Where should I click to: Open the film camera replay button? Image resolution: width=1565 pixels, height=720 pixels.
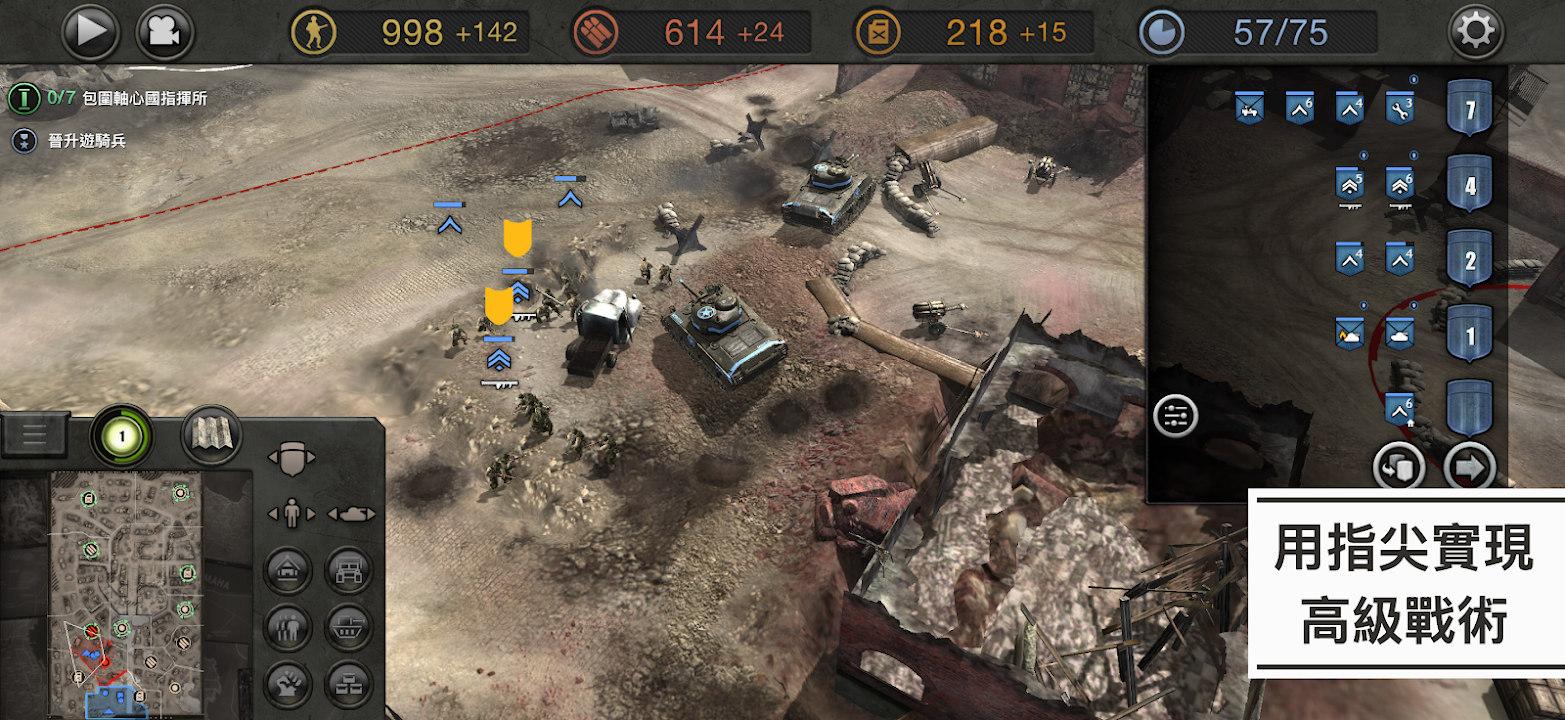click(165, 32)
